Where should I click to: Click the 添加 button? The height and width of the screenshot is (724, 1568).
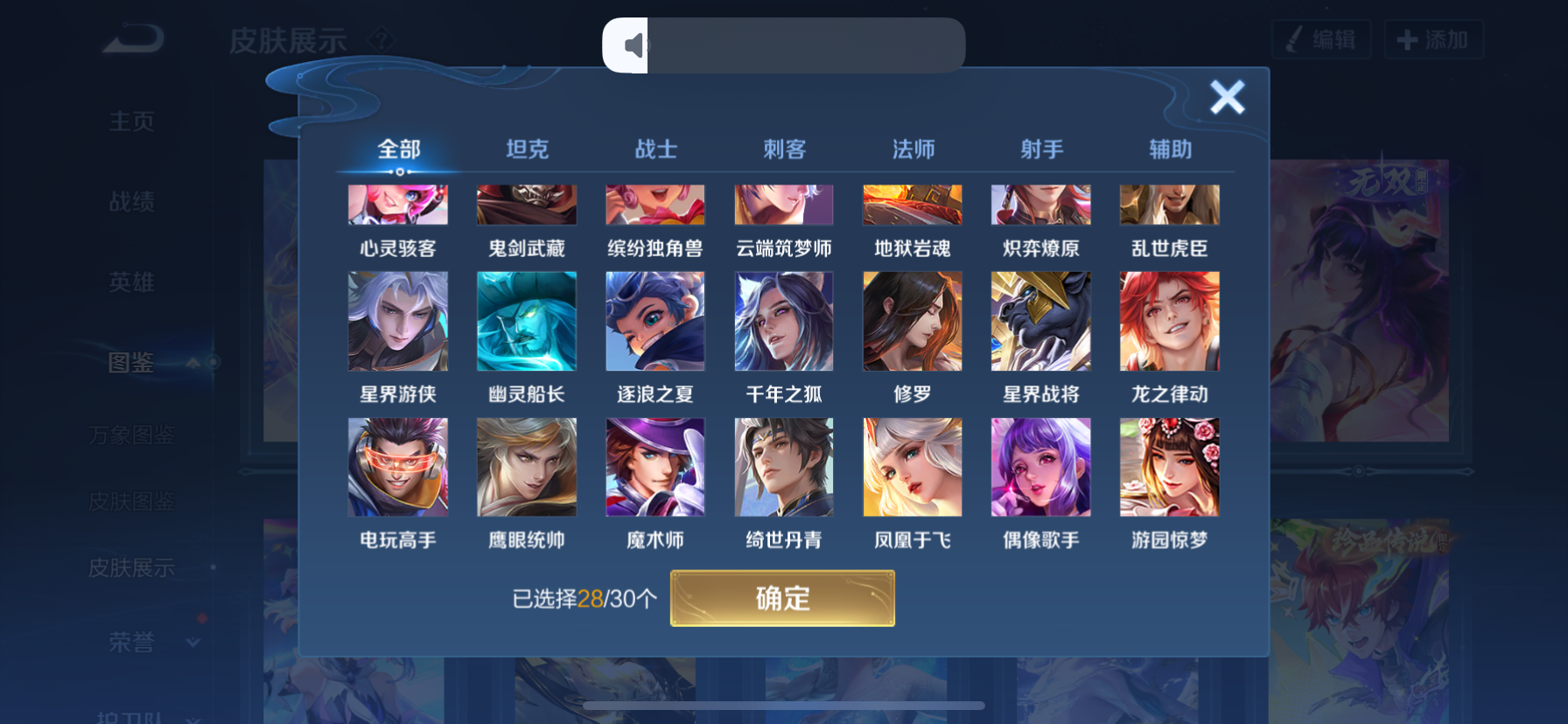[1433, 38]
